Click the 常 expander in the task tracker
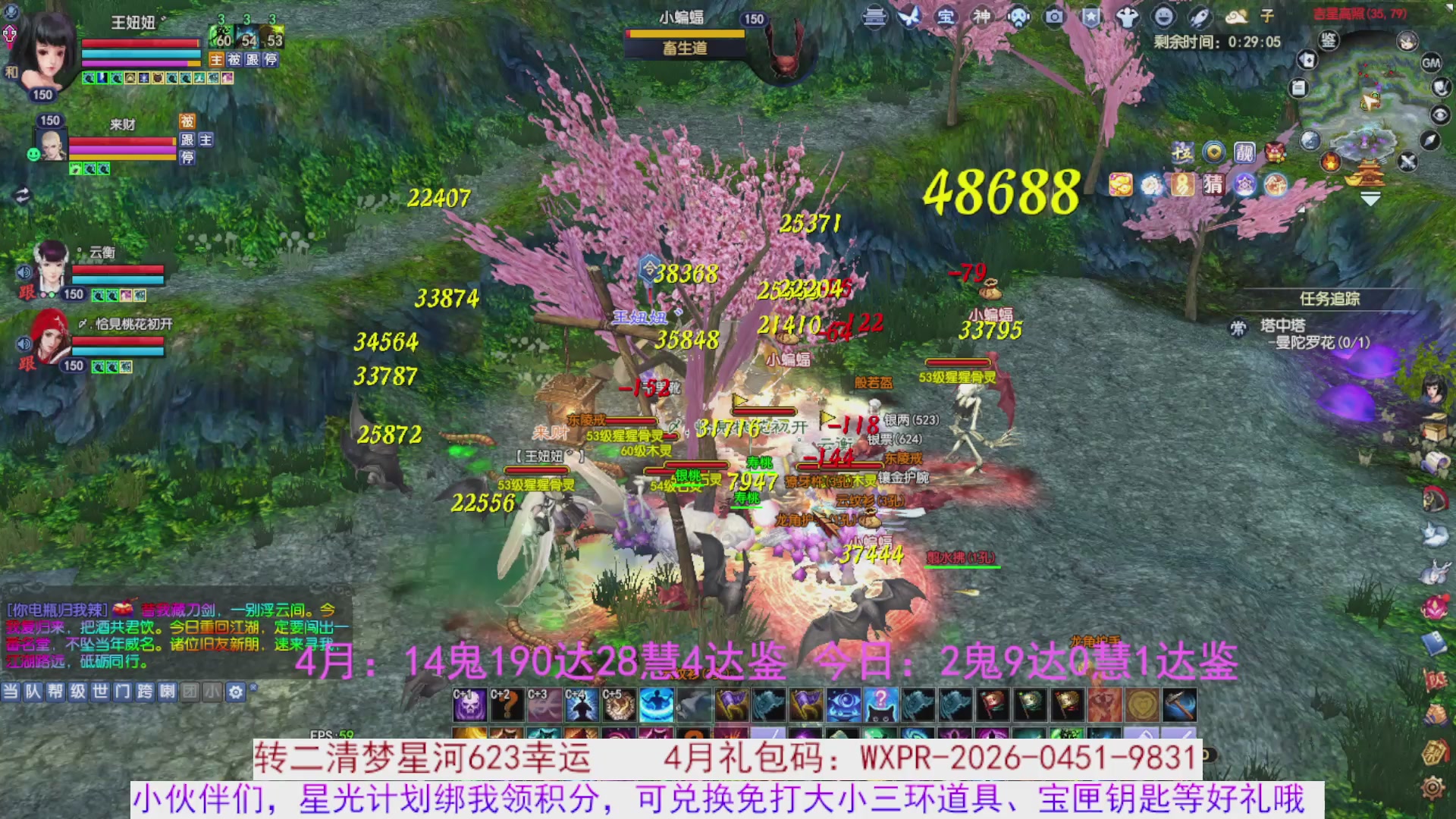 [x=1238, y=328]
